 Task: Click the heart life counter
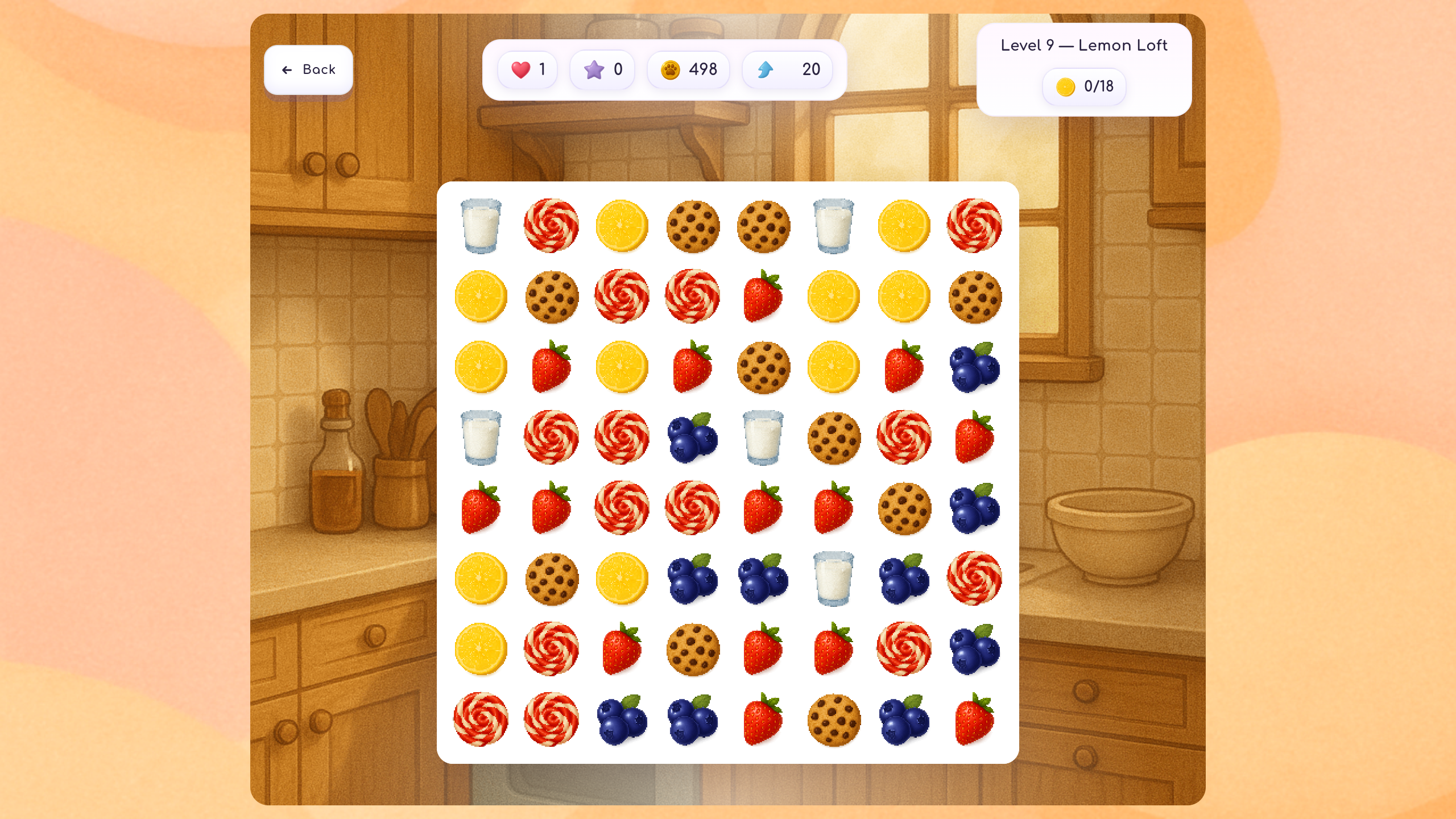(x=527, y=69)
